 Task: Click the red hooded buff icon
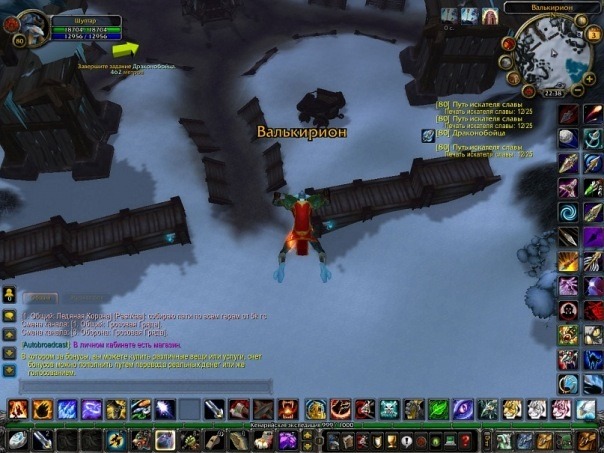coord(490,16)
